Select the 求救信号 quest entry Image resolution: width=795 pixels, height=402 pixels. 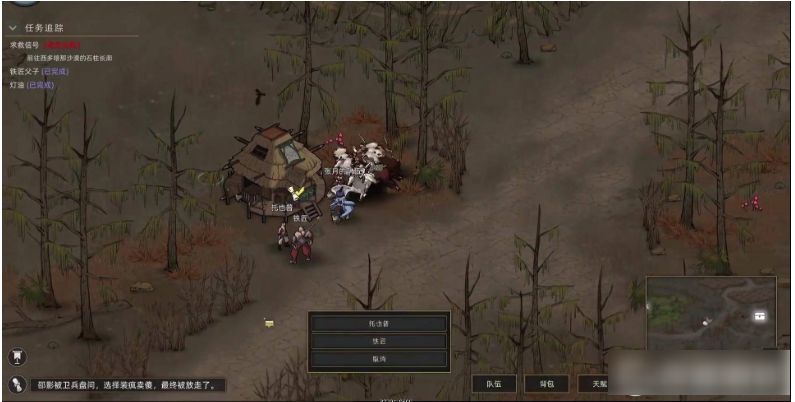pyautogui.click(x=26, y=45)
